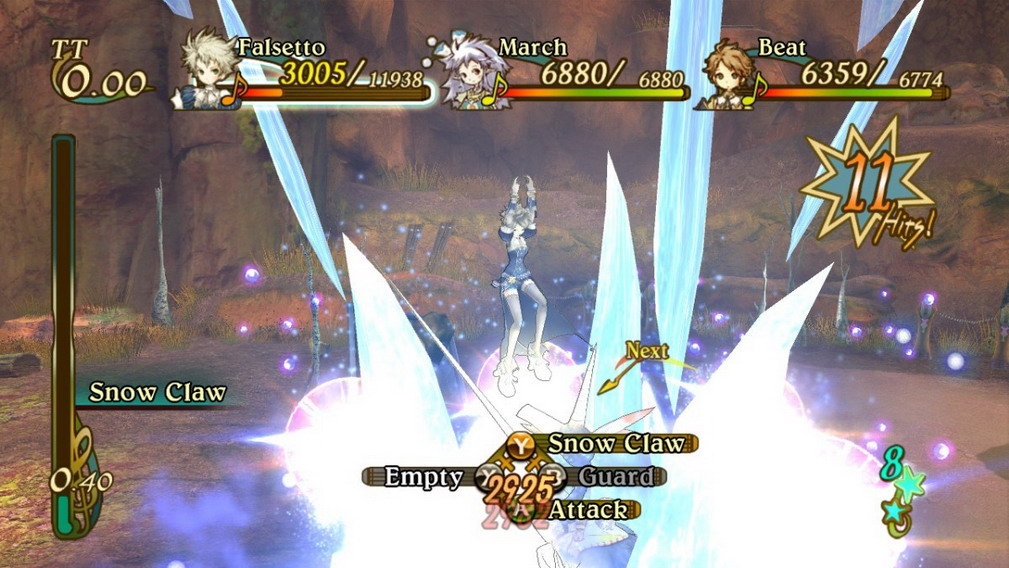Image resolution: width=1009 pixels, height=568 pixels.
Task: Click Beat's character portrait
Action: [x=728, y=72]
